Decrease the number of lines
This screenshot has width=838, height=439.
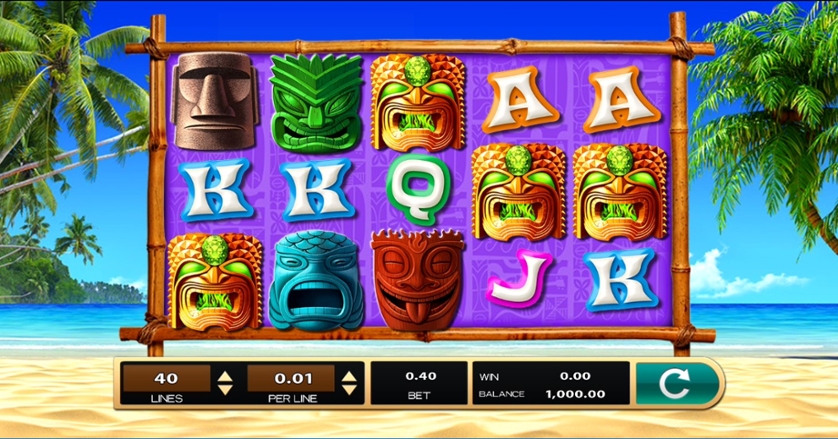tap(226, 388)
